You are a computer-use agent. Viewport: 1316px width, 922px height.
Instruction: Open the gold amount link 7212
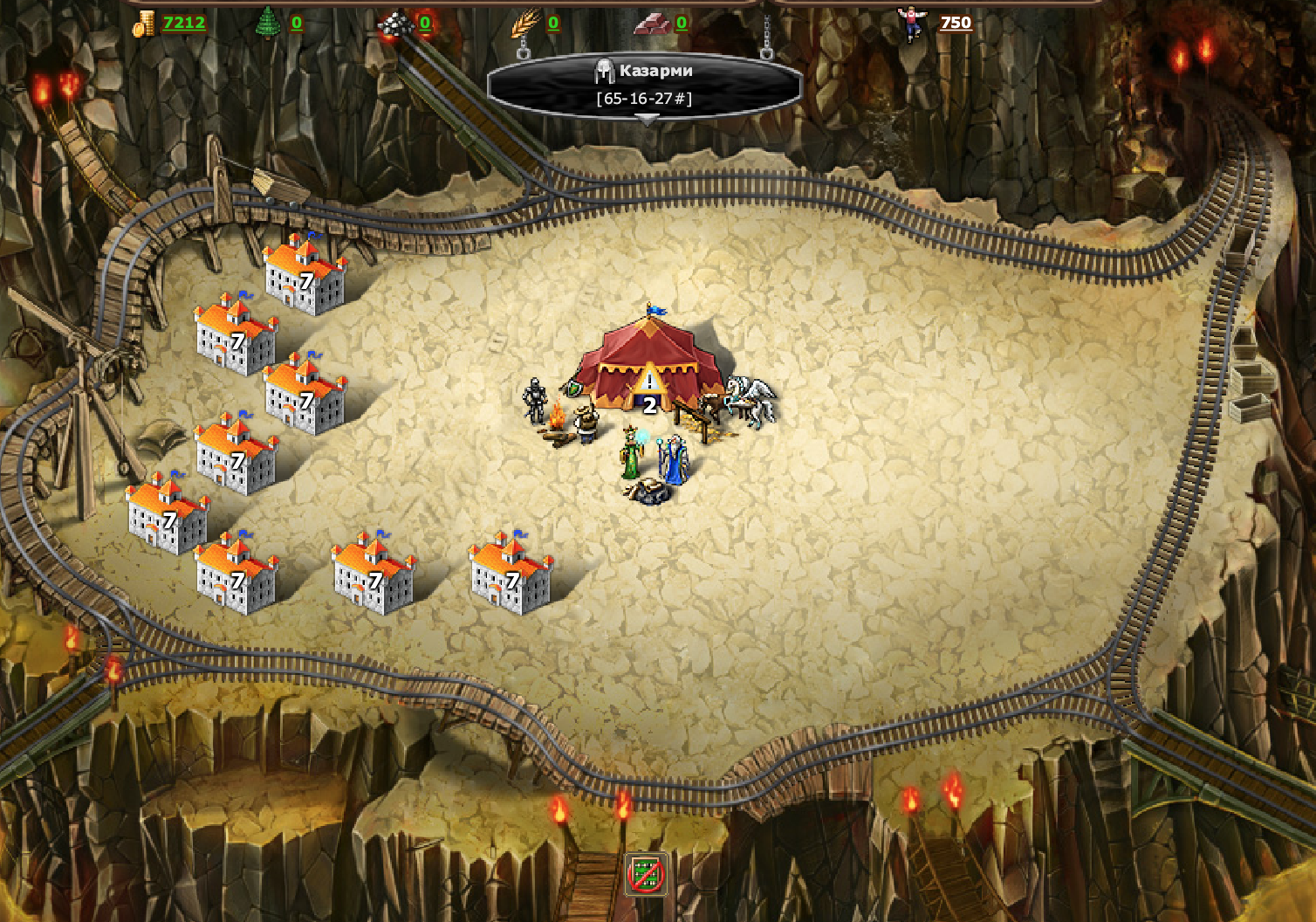point(184,23)
